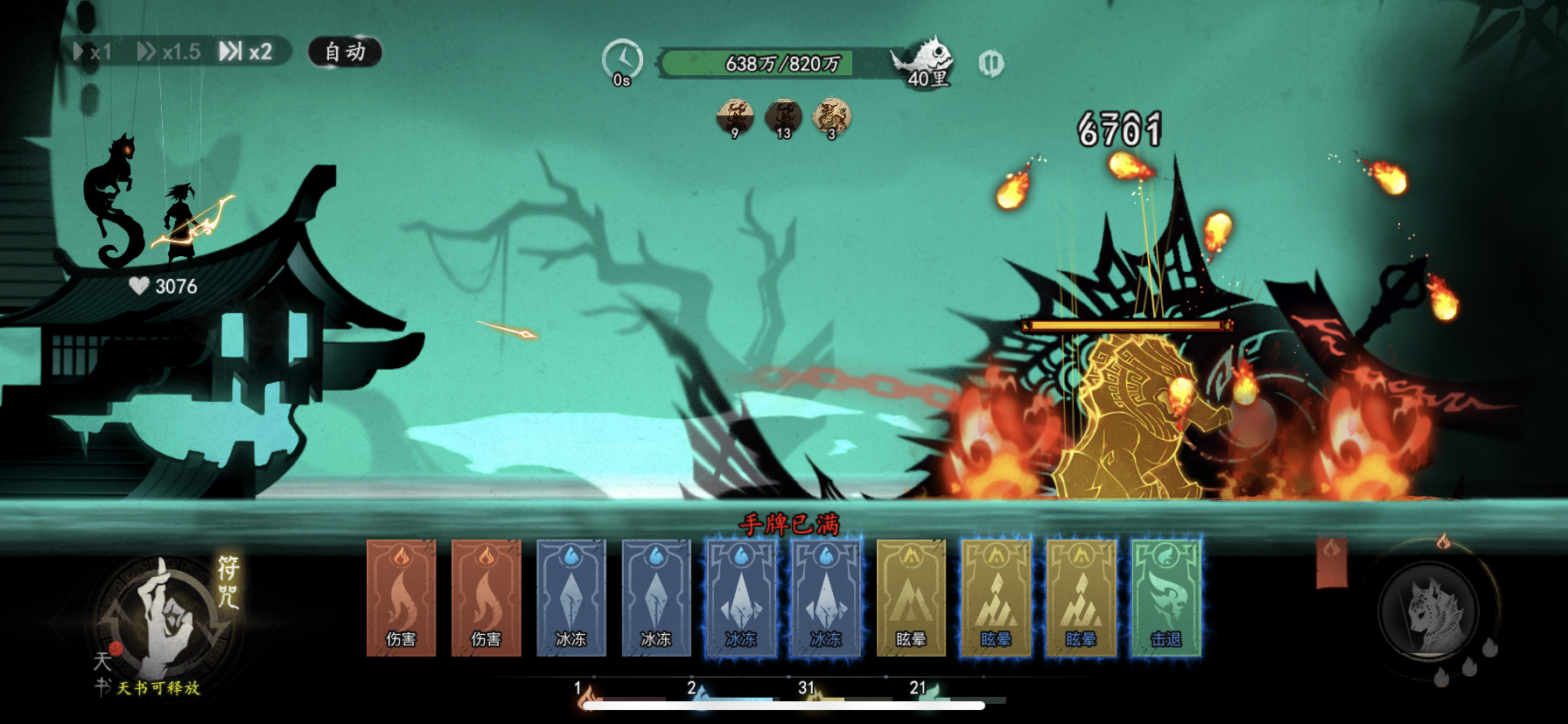
Task: Play the green 击退 knockback card
Action: (x=1165, y=598)
